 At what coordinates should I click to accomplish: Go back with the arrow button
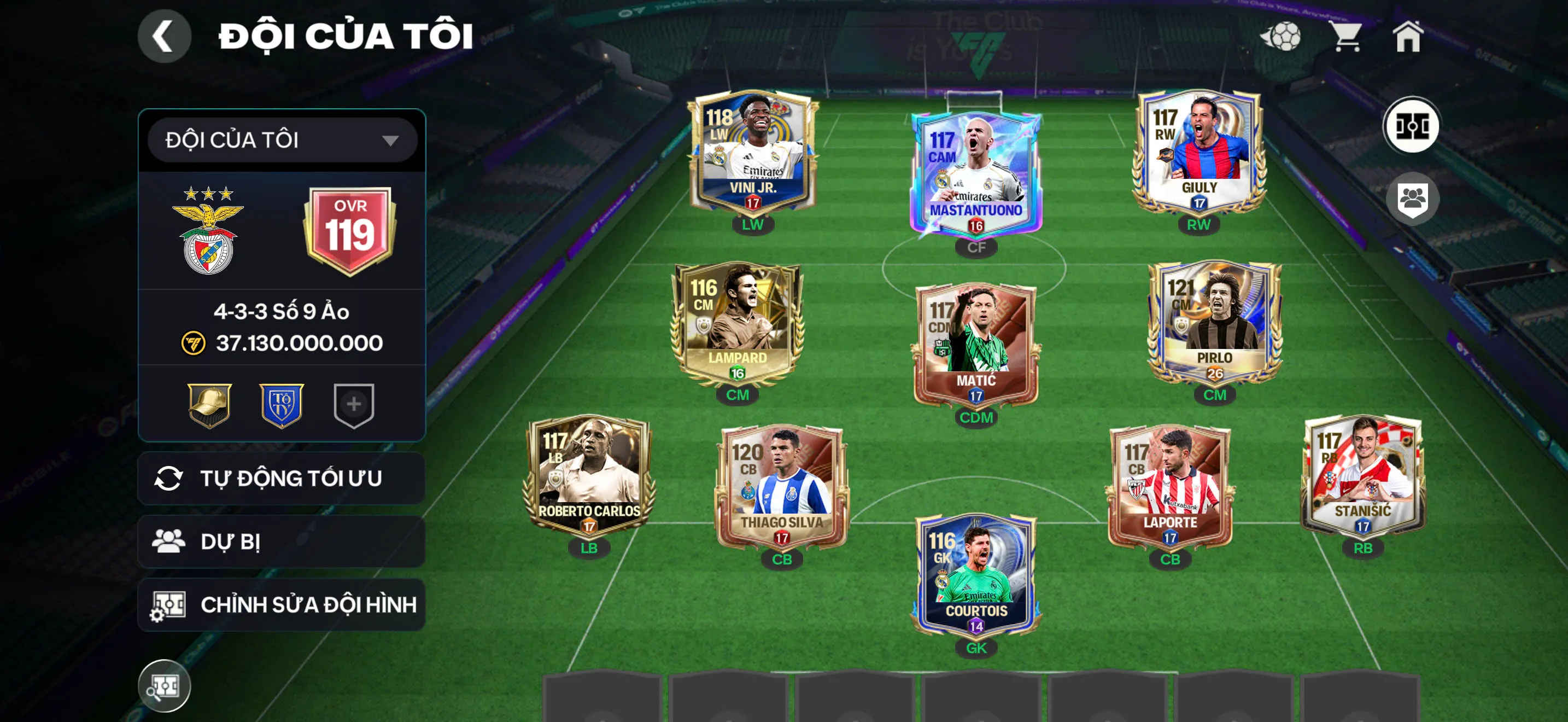165,36
